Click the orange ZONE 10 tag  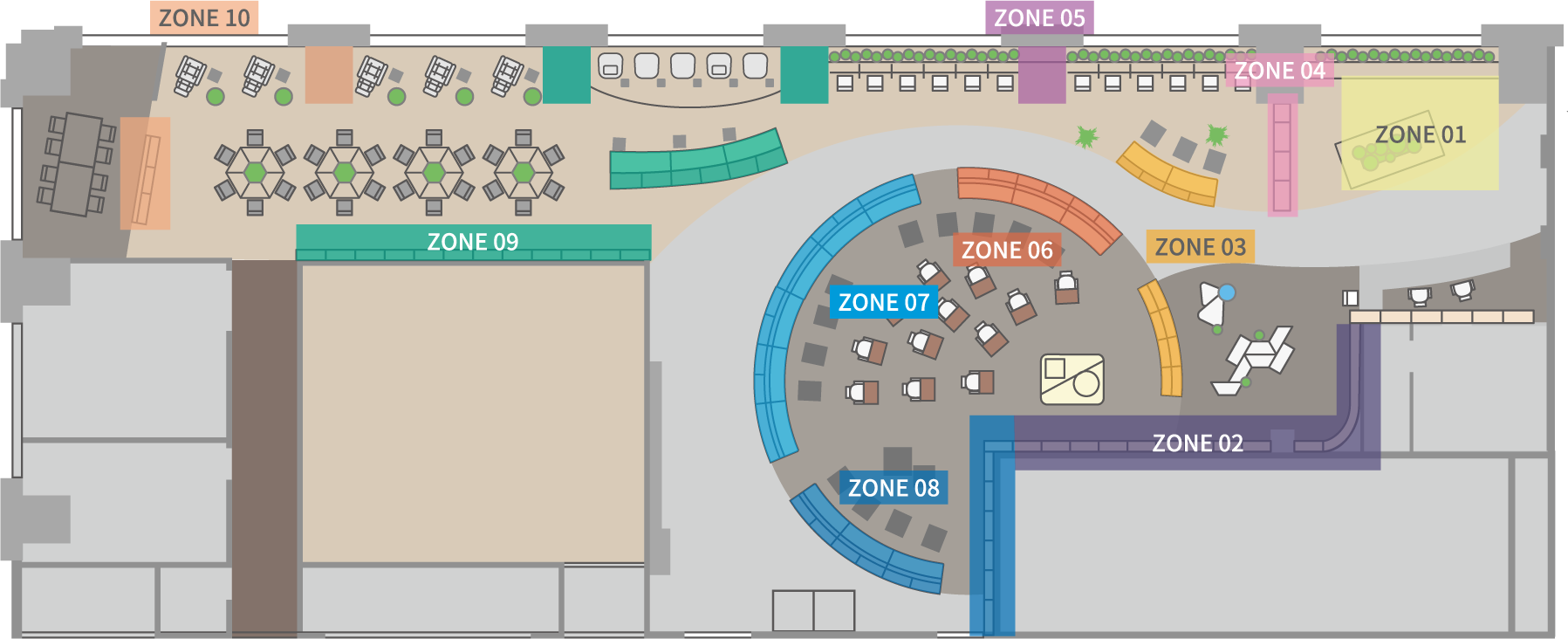[204, 17]
